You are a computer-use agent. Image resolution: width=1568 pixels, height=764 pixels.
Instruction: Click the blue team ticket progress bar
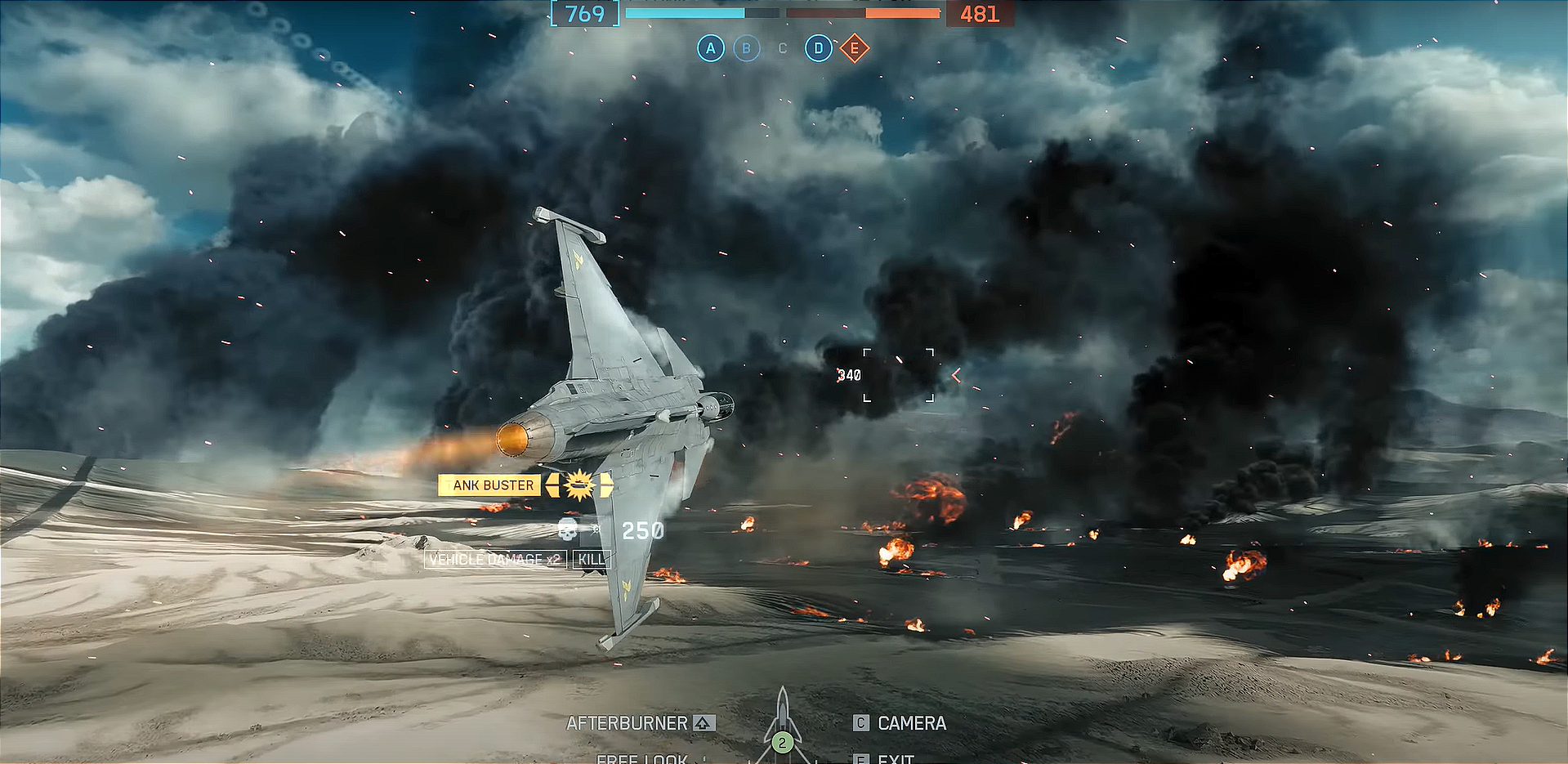point(685,13)
